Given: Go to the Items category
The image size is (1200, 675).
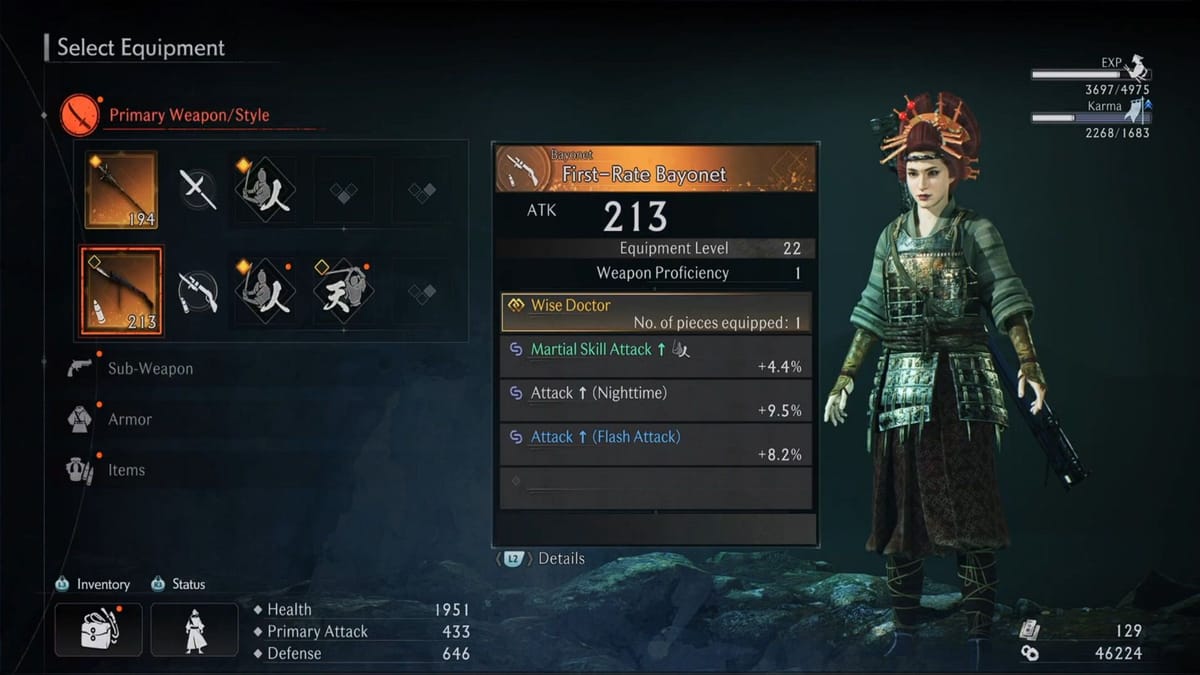Looking at the screenshot, I should [126, 470].
